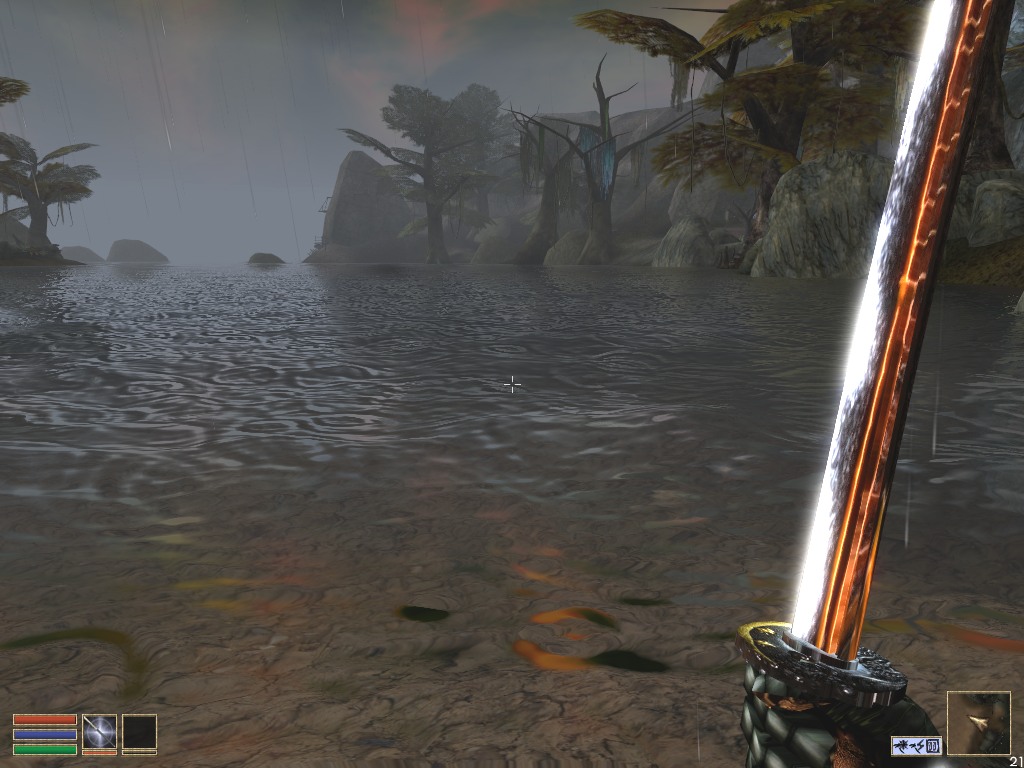Click the active magic effects icon strip
The height and width of the screenshot is (768, 1024).
[916, 745]
